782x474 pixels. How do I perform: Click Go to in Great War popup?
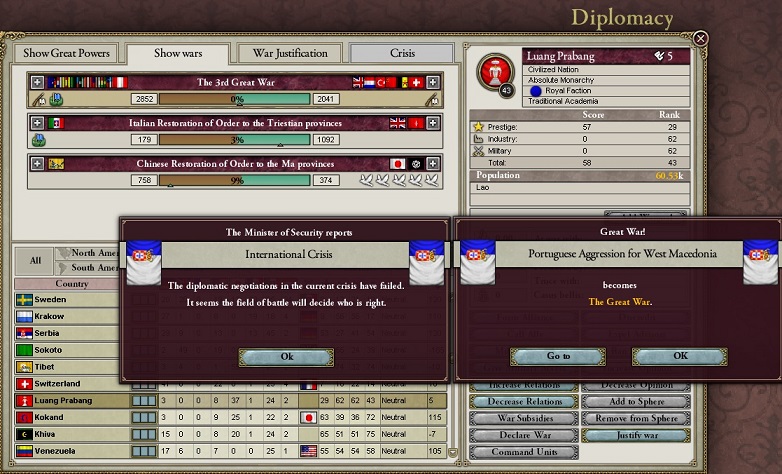pyautogui.click(x=558, y=356)
